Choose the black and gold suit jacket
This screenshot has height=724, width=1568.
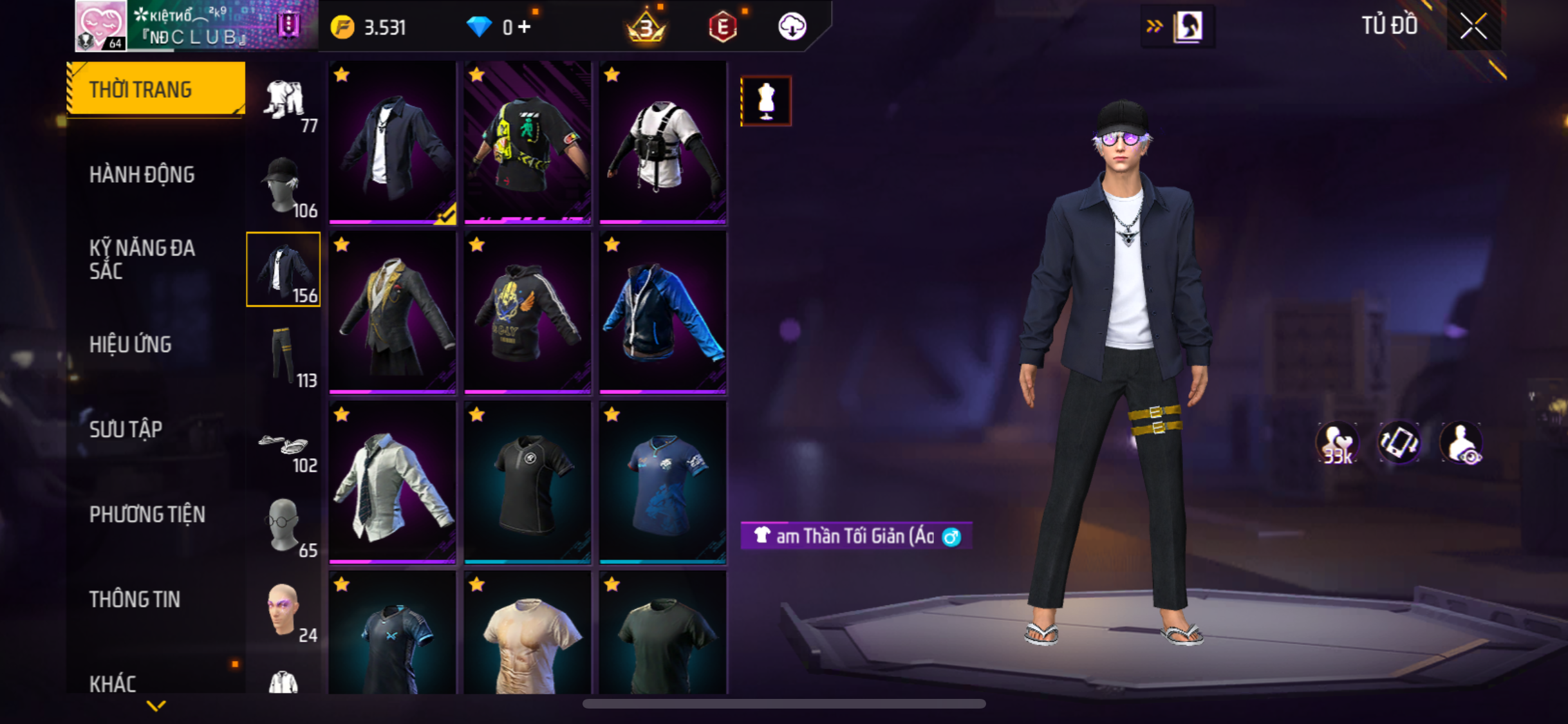pos(392,312)
